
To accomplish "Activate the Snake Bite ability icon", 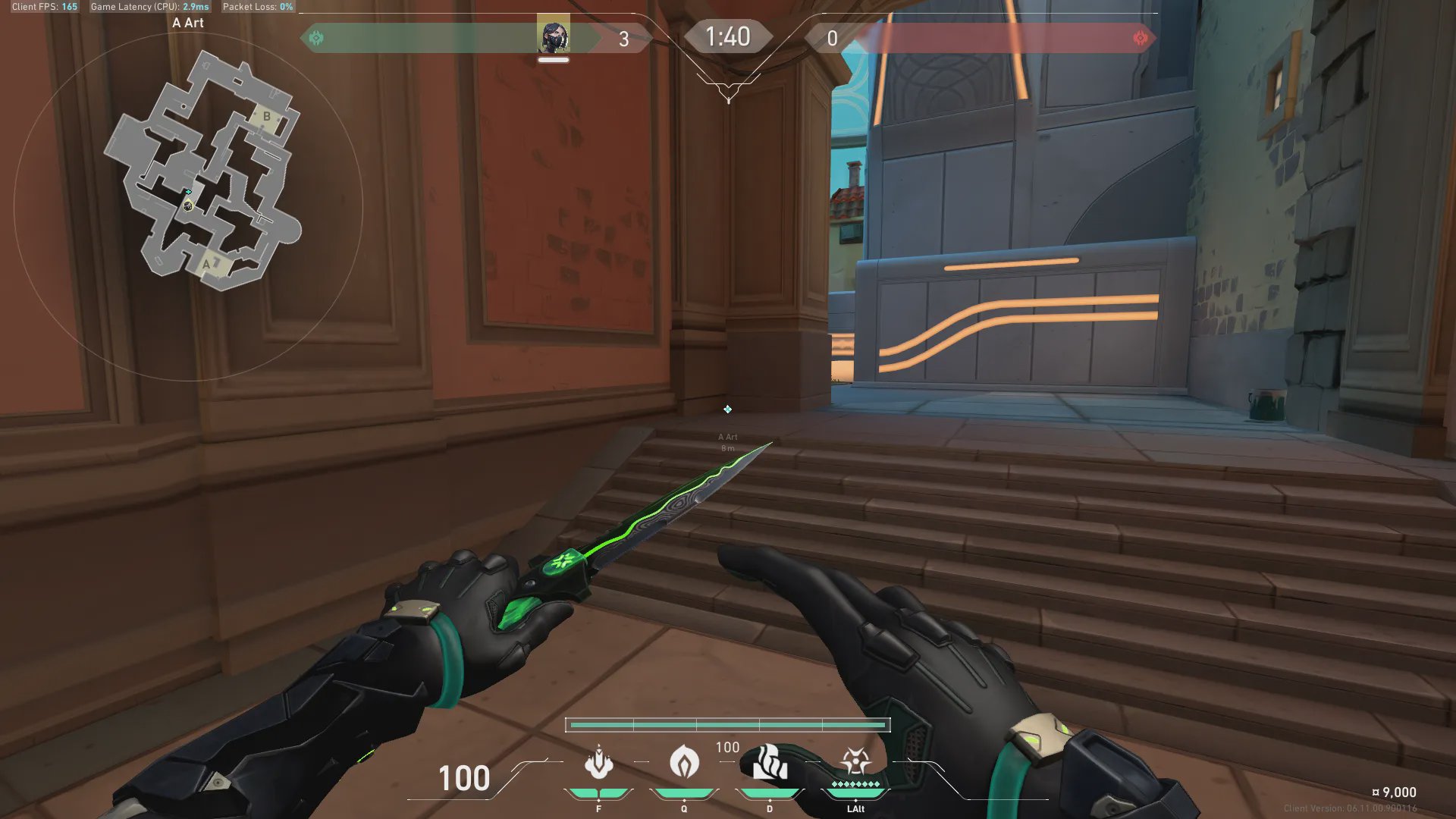I will pos(598,762).
